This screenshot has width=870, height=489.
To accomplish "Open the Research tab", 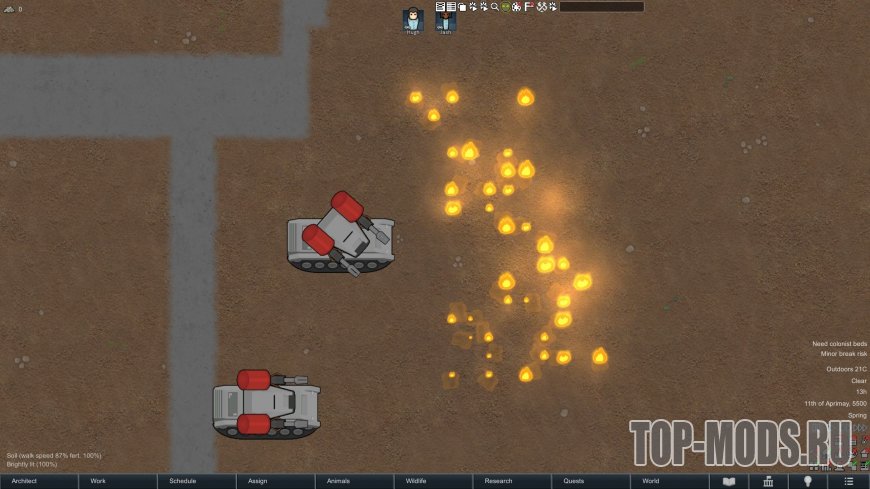I will coord(513,481).
